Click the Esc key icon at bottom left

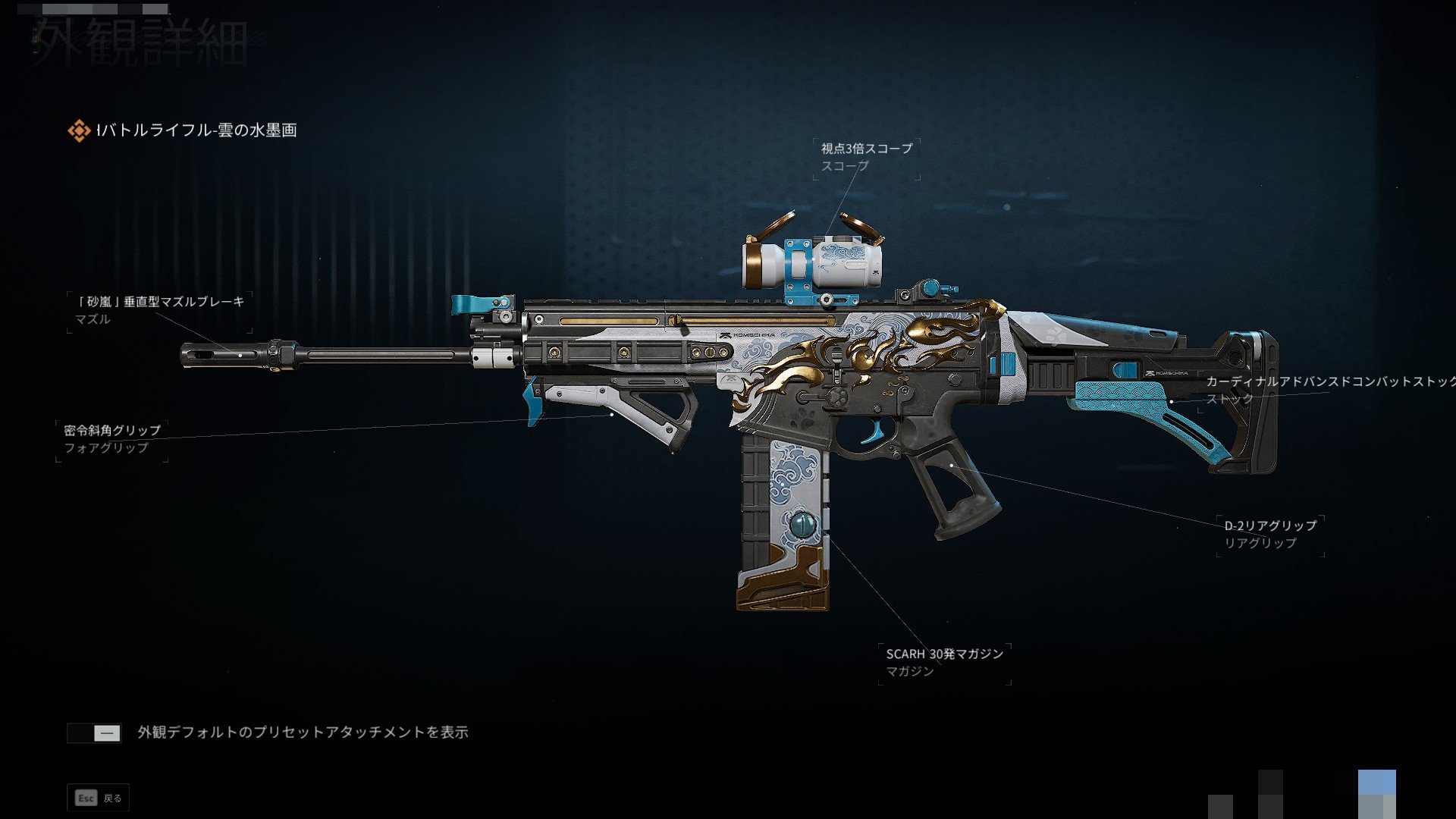pyautogui.click(x=85, y=798)
